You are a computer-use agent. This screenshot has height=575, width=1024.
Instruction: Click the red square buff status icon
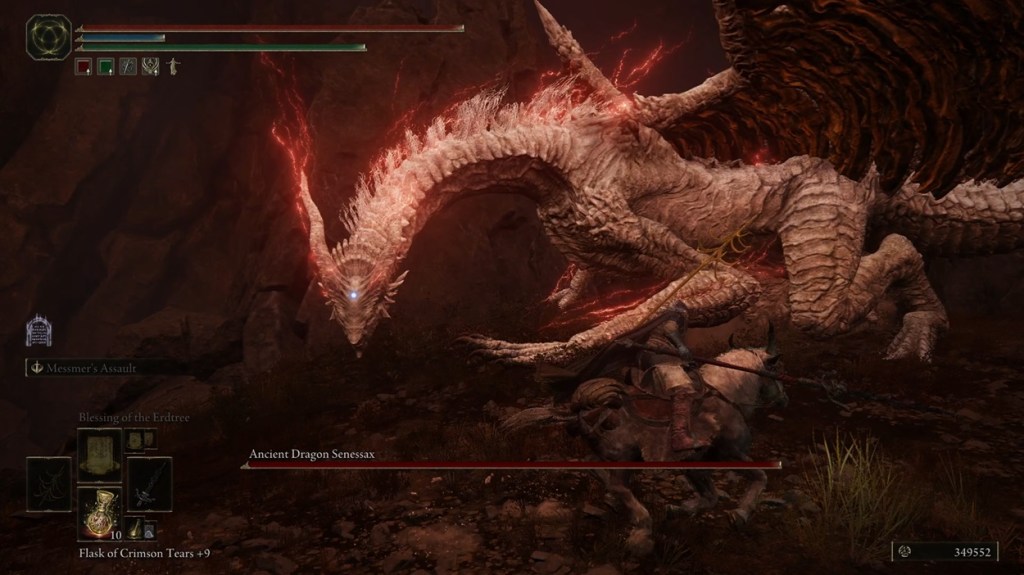click(x=84, y=67)
